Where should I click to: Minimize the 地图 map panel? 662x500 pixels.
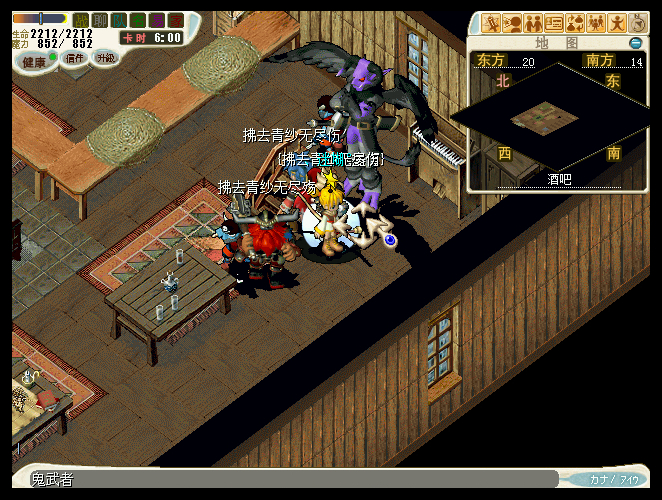[635, 43]
